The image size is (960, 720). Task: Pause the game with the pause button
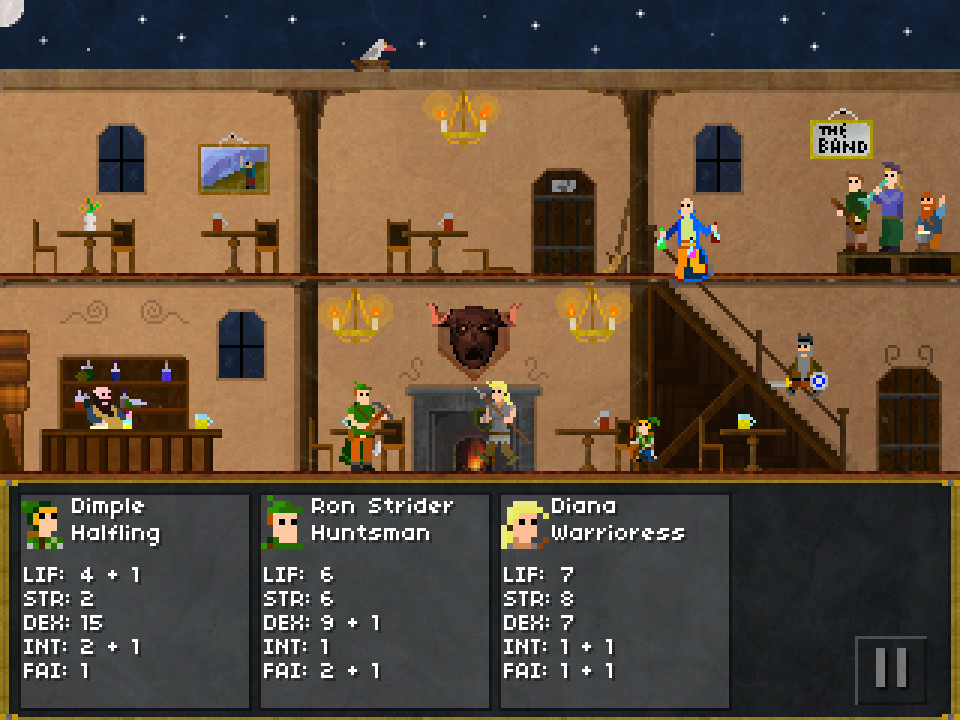pos(890,669)
